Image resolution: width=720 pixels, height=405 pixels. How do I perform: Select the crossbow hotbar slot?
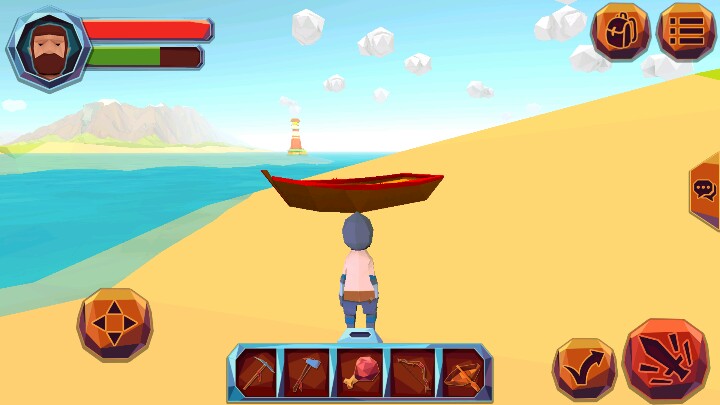(x=462, y=373)
